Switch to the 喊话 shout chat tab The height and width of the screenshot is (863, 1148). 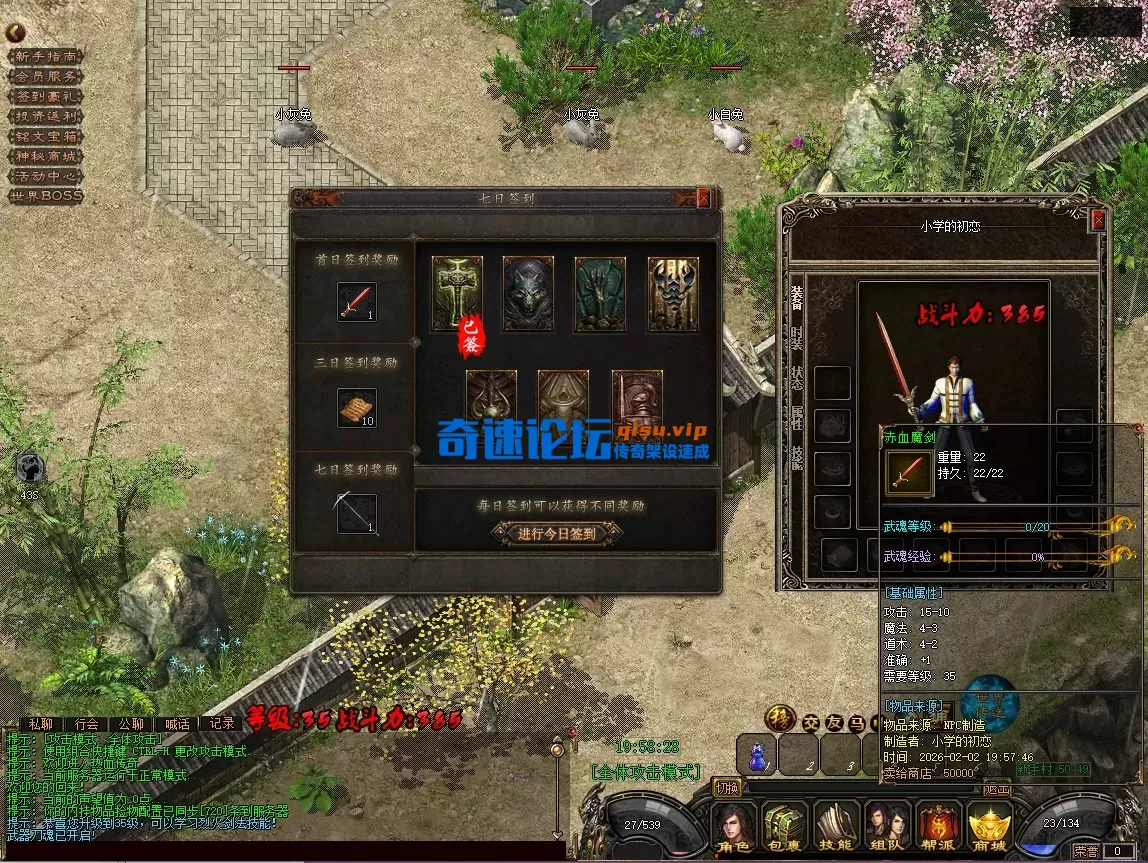point(177,723)
